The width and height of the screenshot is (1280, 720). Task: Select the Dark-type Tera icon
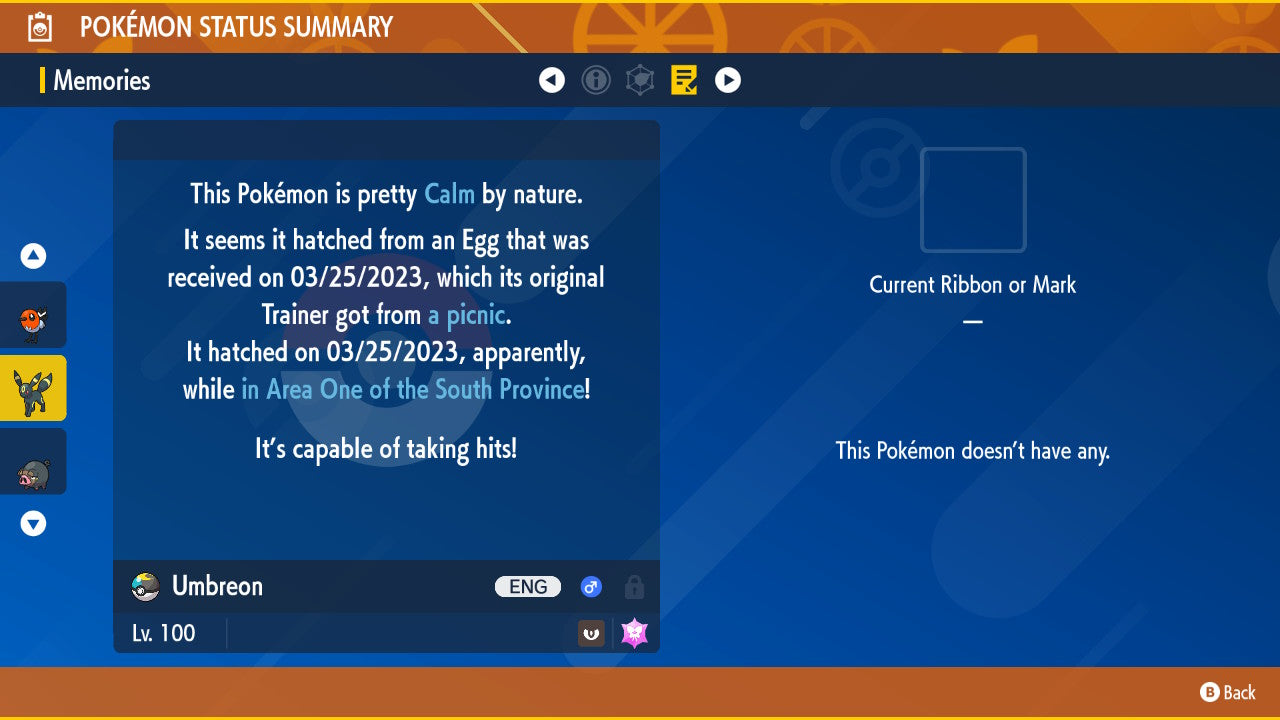pyautogui.click(x=590, y=633)
